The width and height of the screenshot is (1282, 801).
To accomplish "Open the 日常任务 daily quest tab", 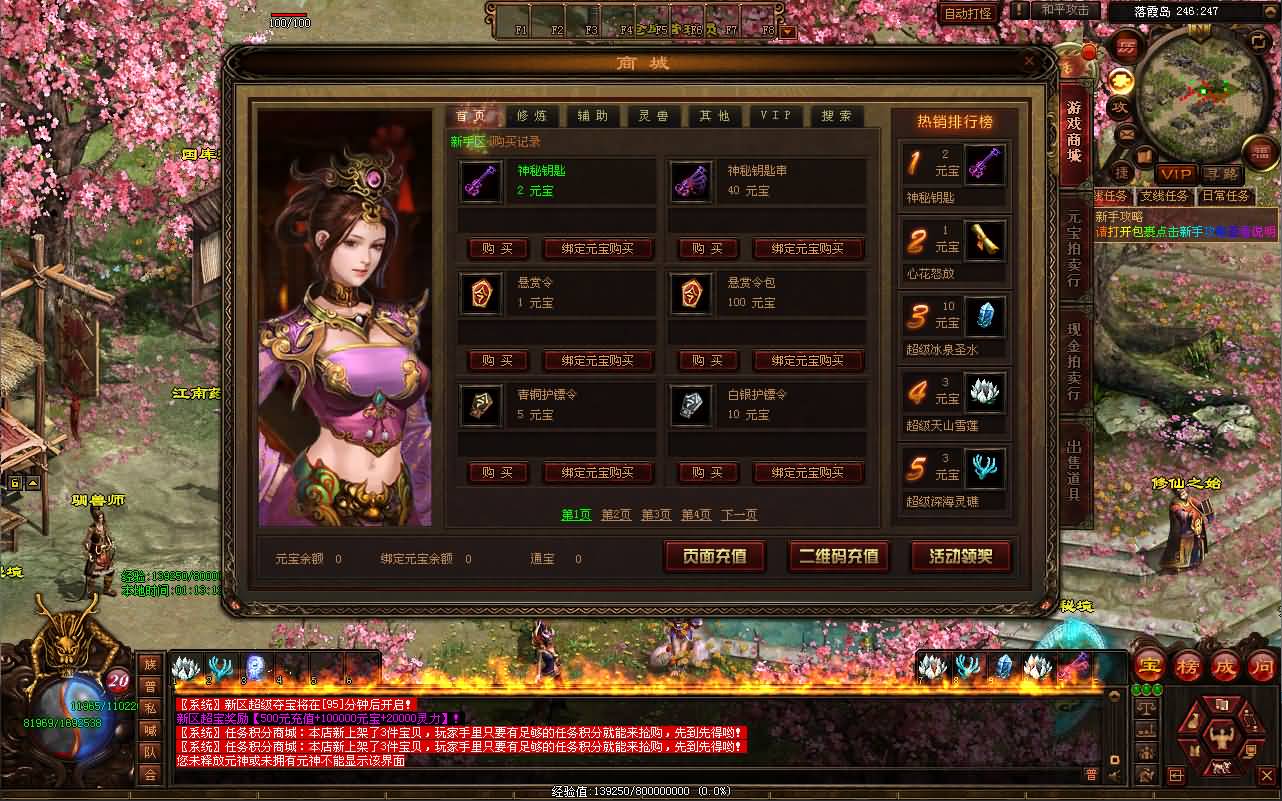I will tap(1226, 196).
